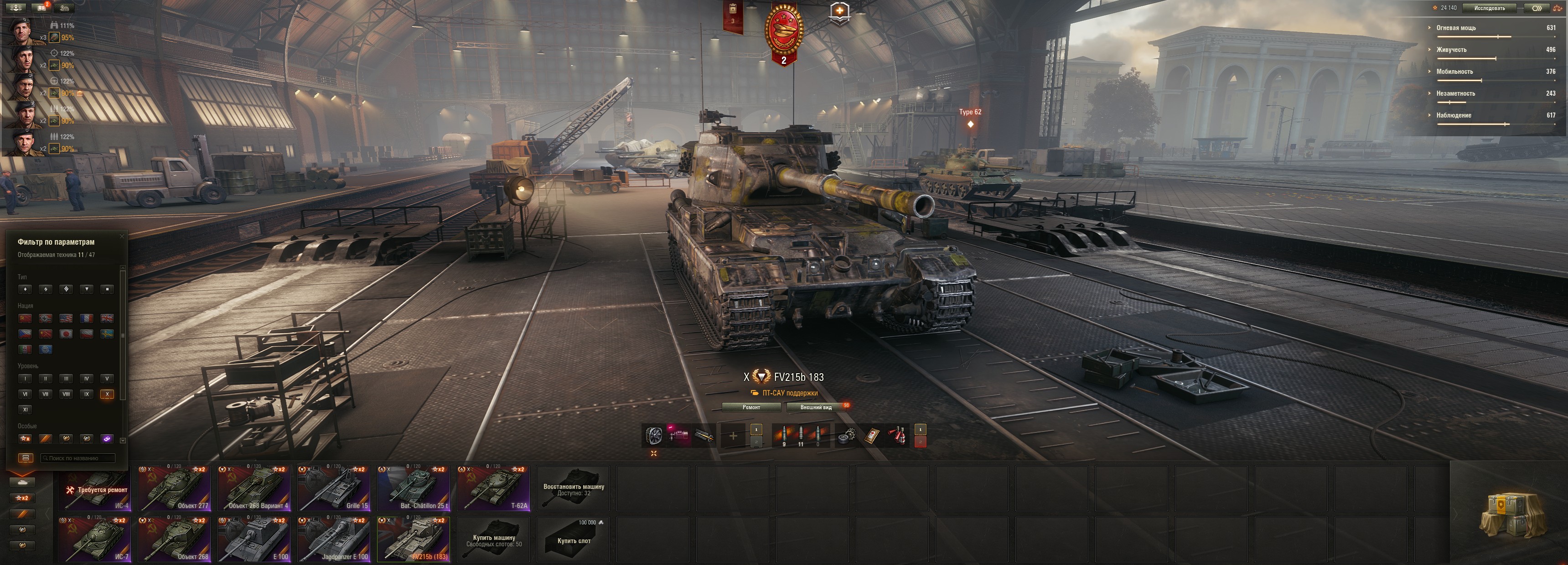Open the empty equipment slot with plus
1568x565 pixels.
point(733,436)
